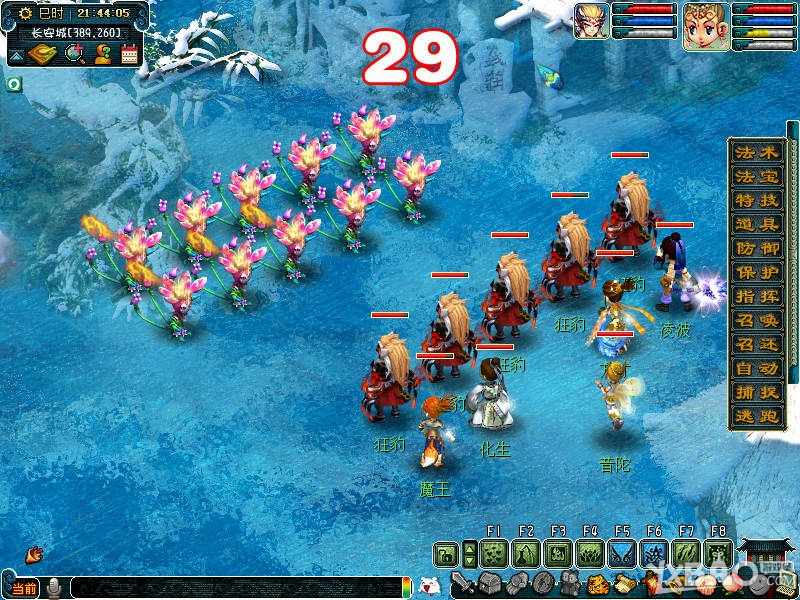
Task: Open the sword icon in bottom toolbar
Action: (x=461, y=582)
